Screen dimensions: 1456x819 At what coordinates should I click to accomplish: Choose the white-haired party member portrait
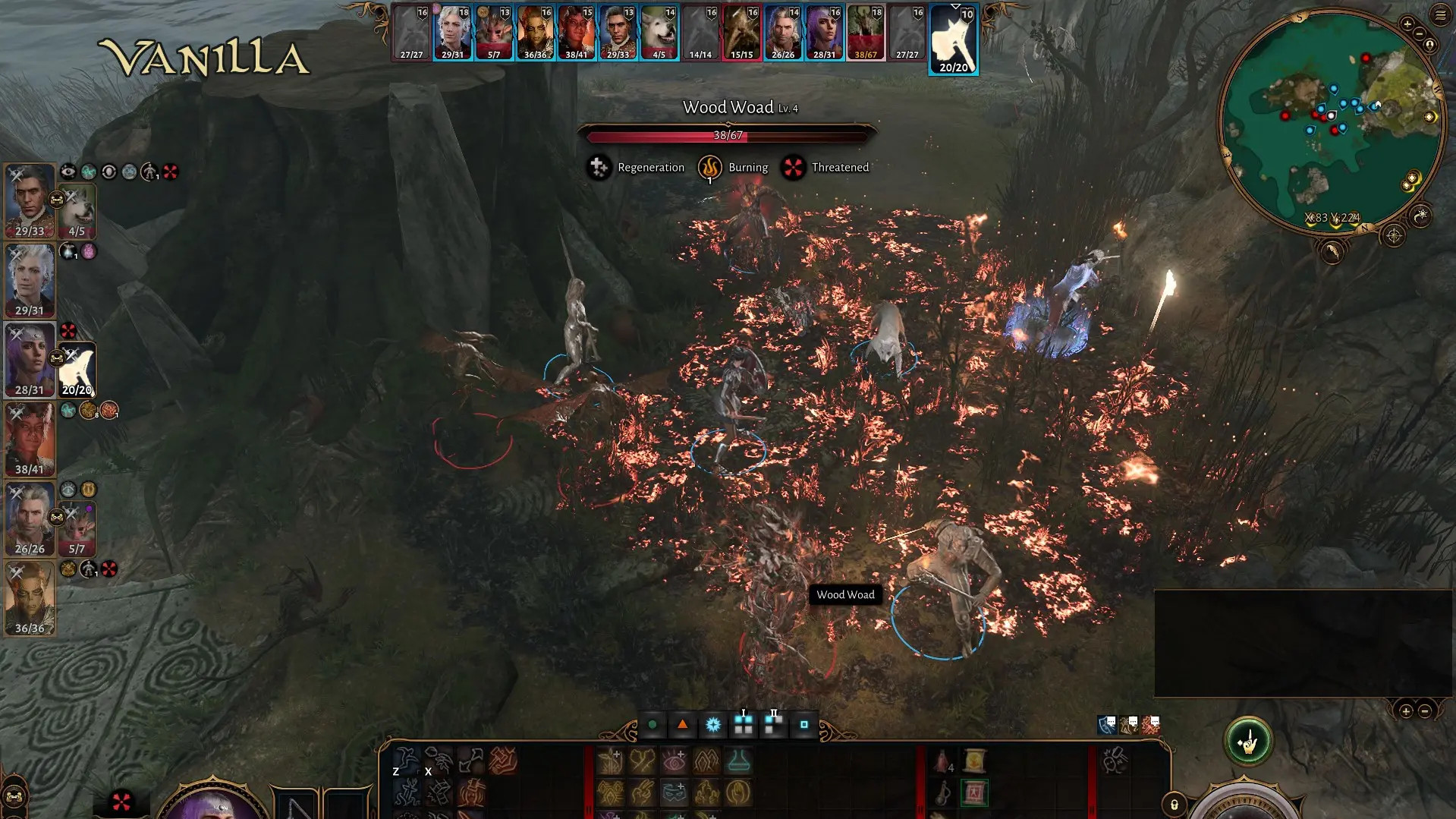30,280
